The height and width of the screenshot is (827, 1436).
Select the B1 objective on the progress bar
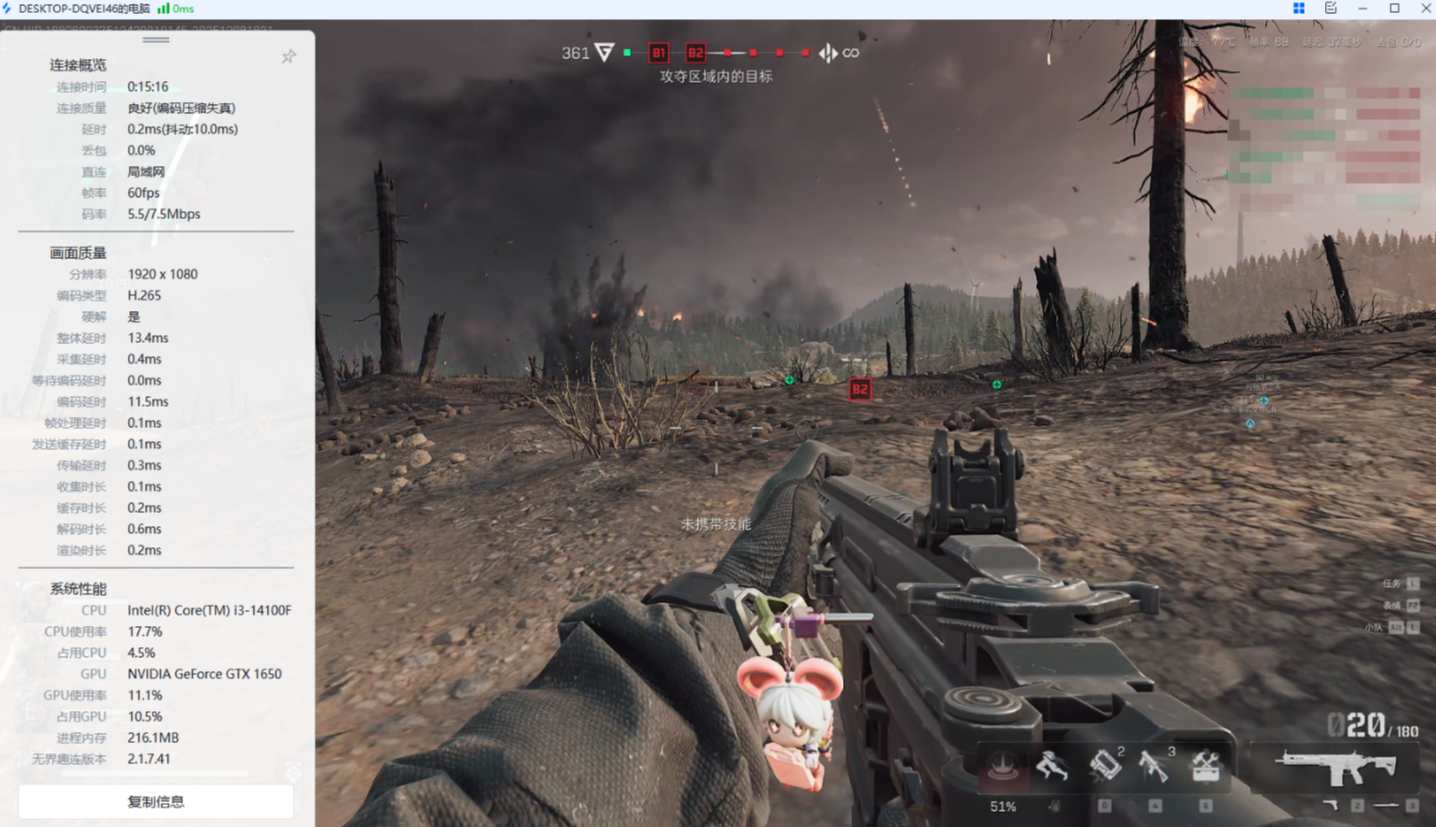pos(658,53)
